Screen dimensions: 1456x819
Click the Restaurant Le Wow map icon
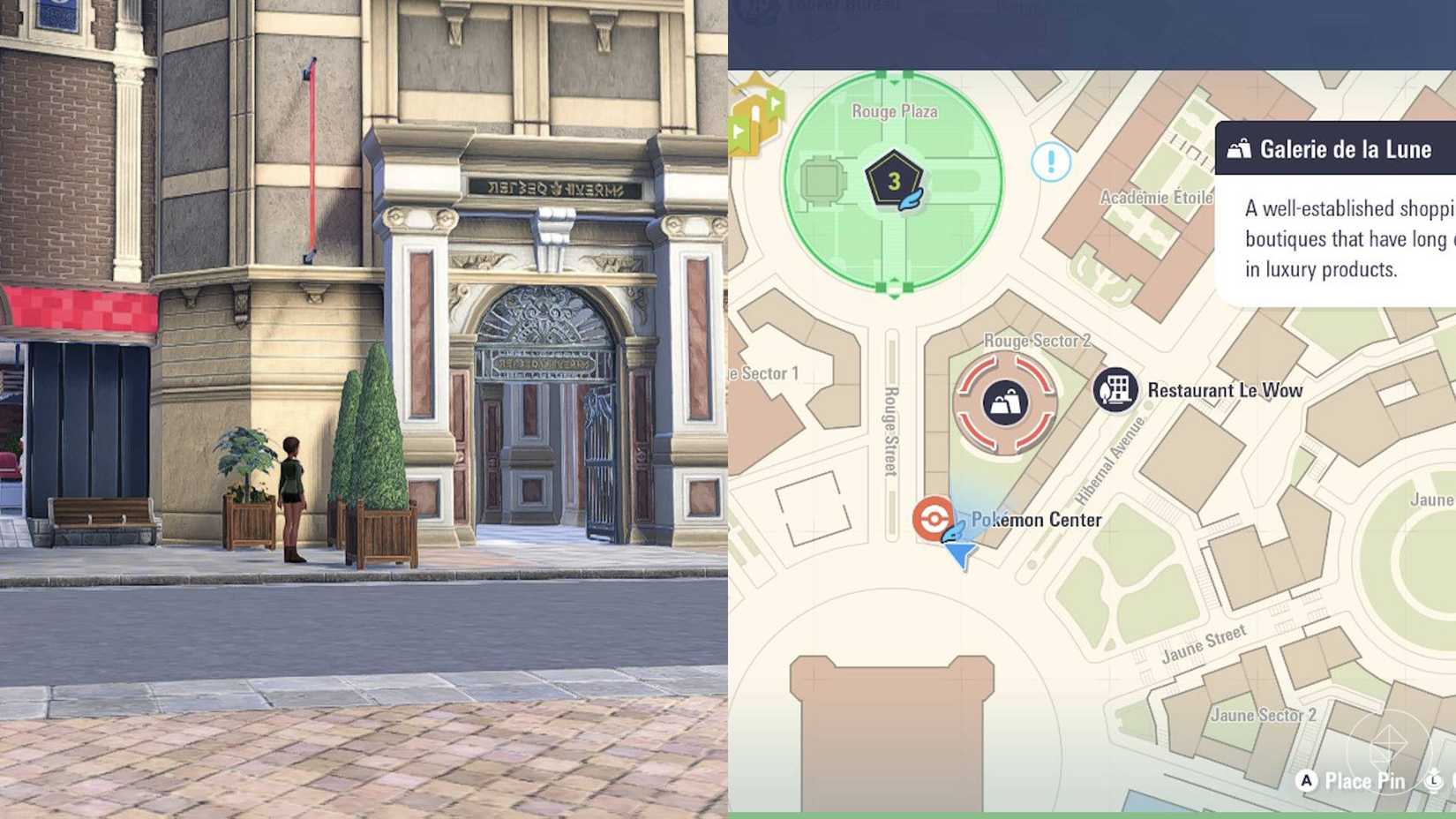coord(1115,389)
